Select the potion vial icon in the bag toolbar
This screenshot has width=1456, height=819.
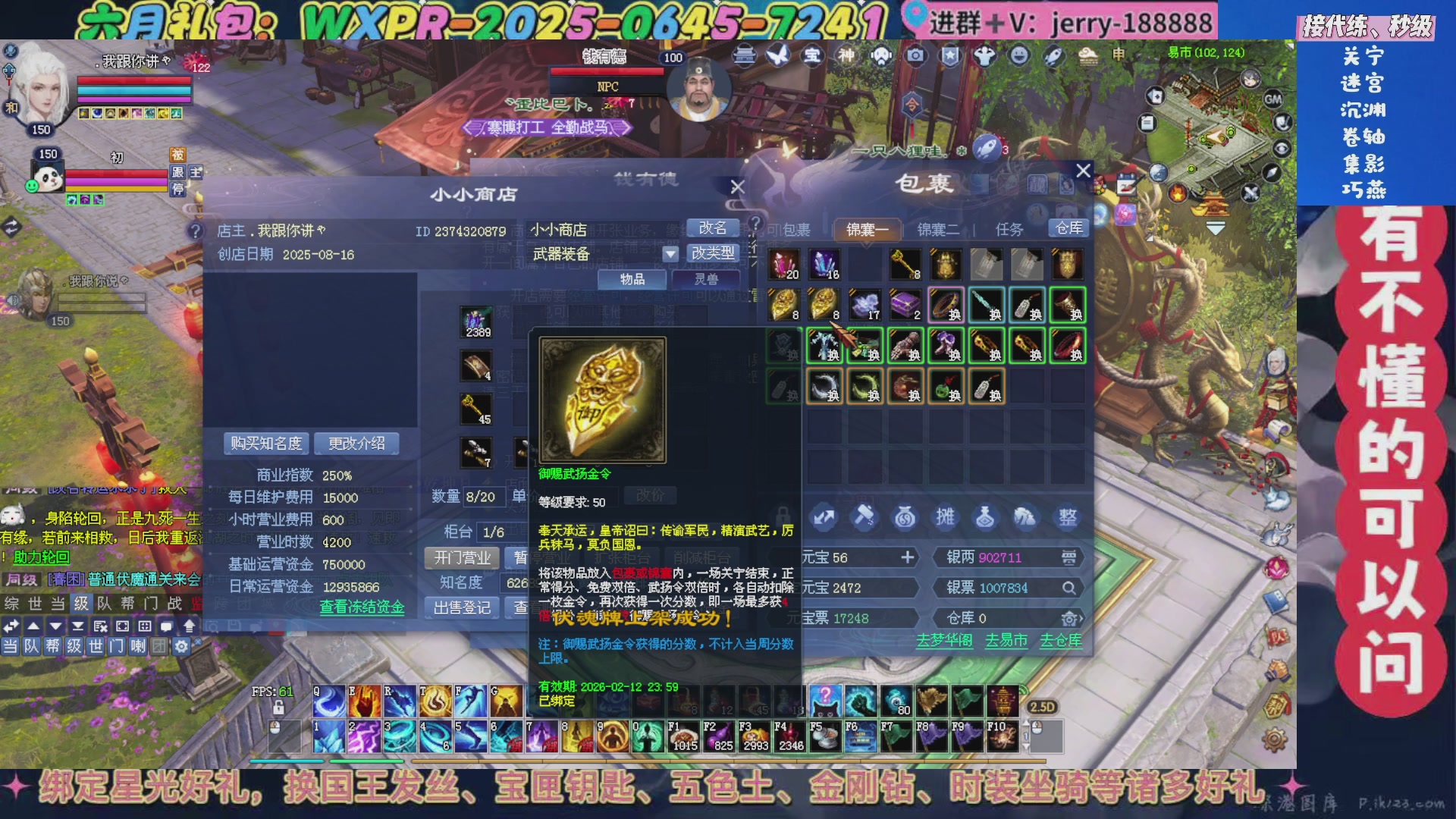tap(987, 518)
